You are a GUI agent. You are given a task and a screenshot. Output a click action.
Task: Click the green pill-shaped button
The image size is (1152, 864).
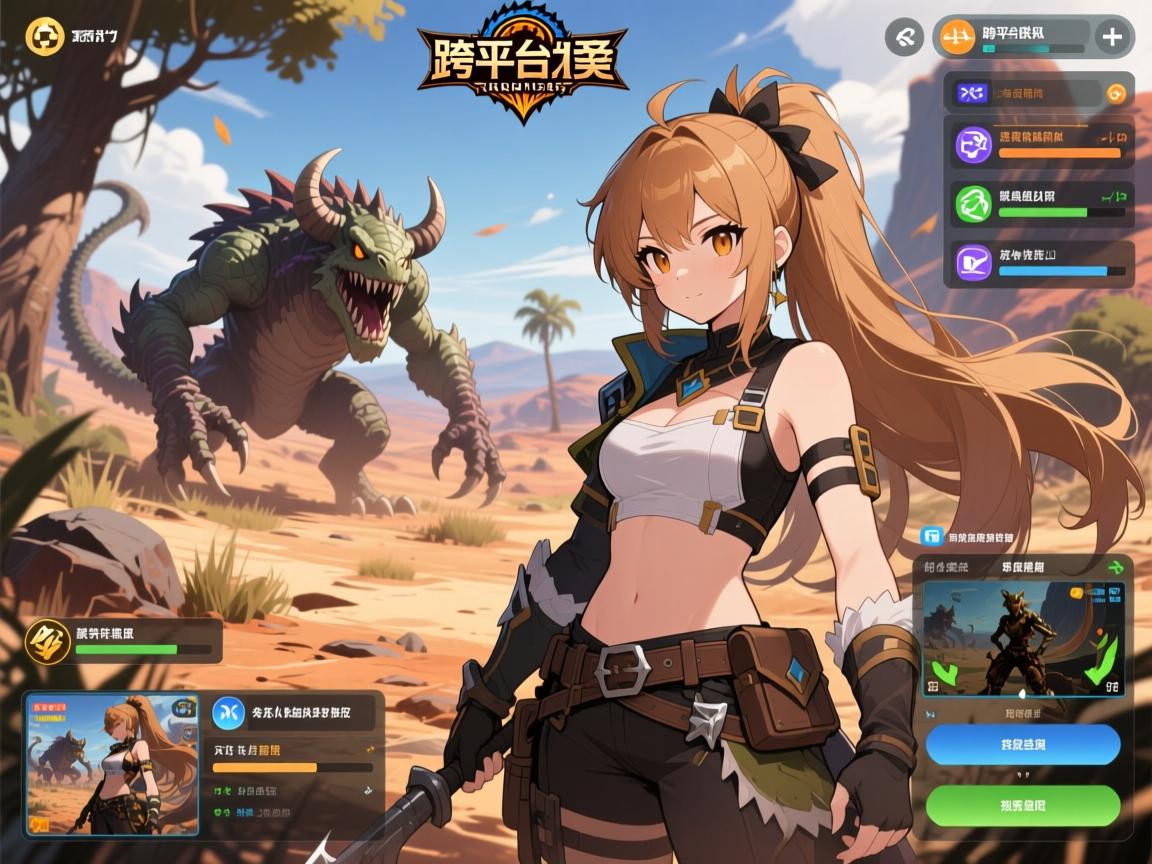1022,805
